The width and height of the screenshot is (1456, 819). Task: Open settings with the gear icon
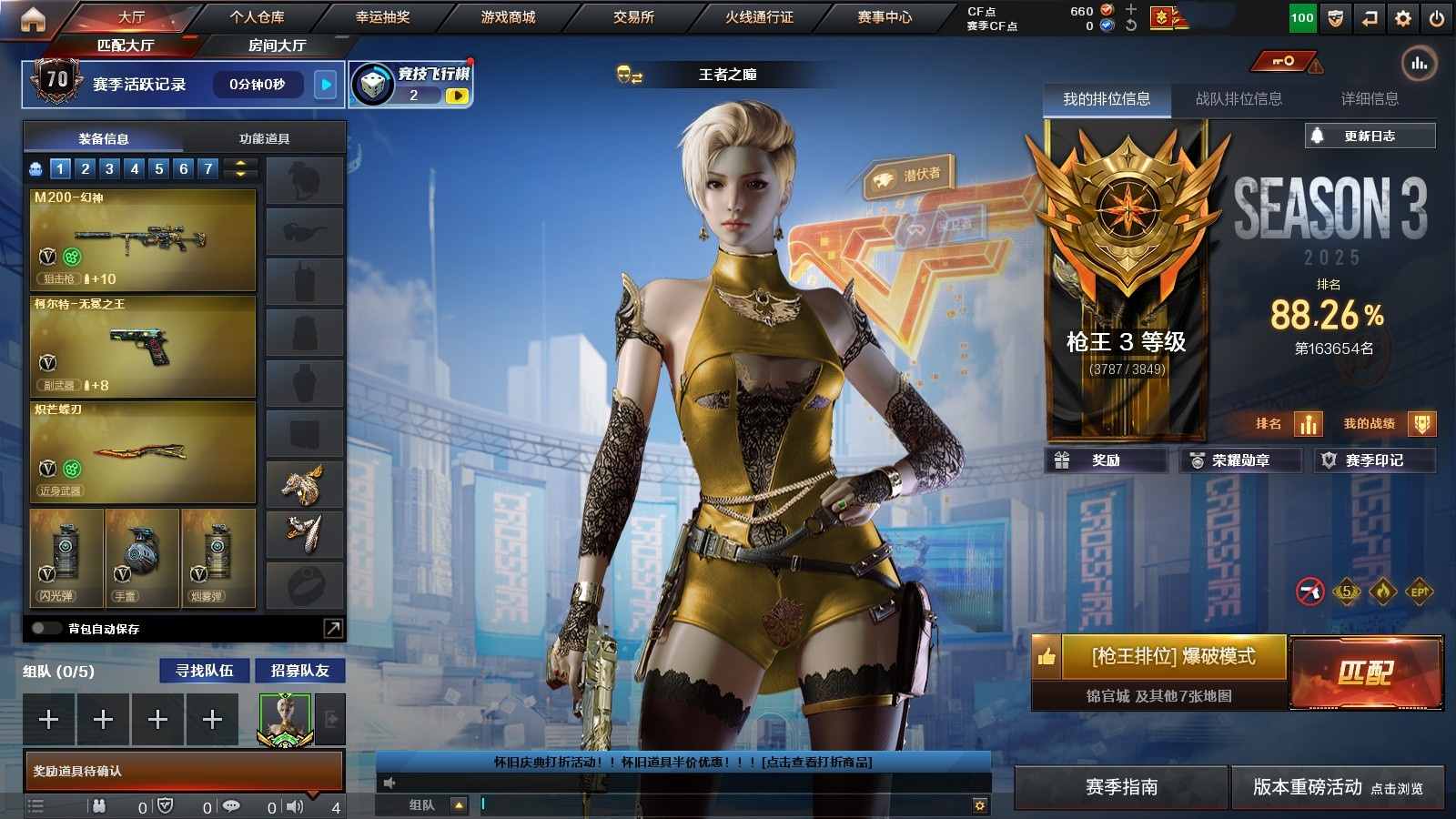coord(1403,18)
